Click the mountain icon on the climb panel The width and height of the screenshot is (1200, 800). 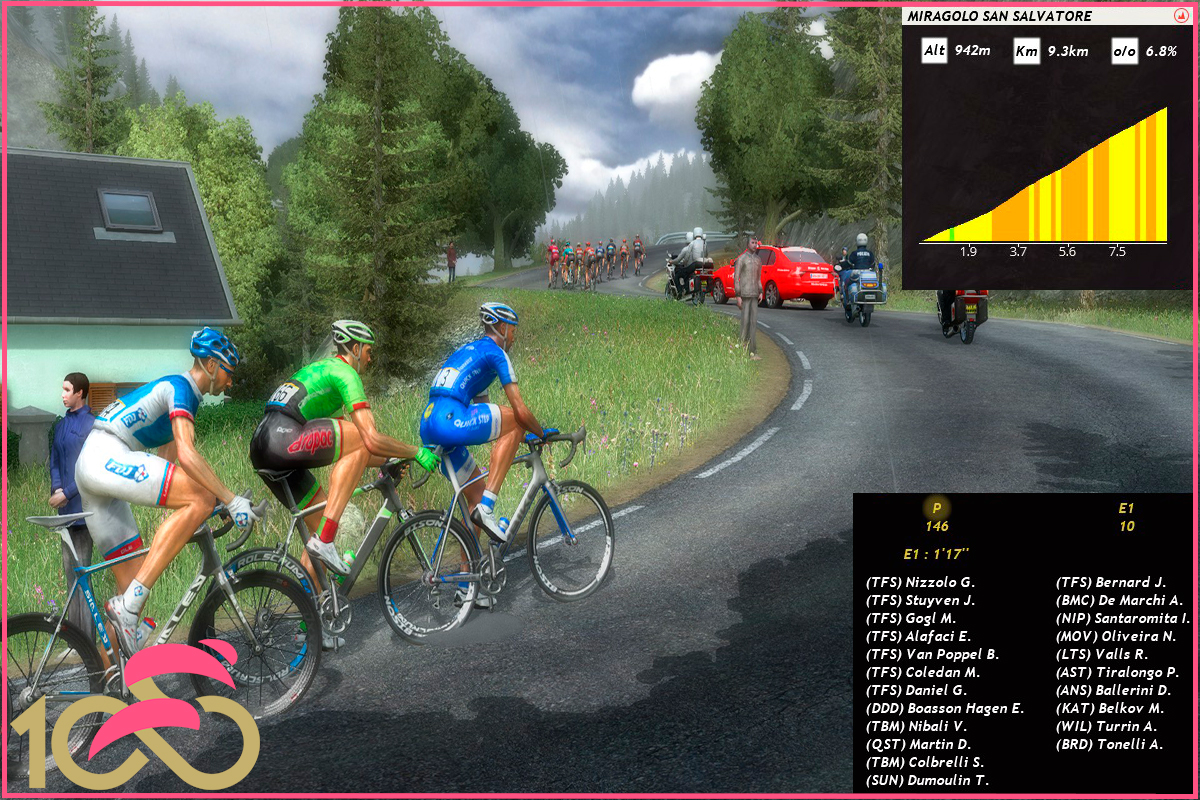(1180, 17)
